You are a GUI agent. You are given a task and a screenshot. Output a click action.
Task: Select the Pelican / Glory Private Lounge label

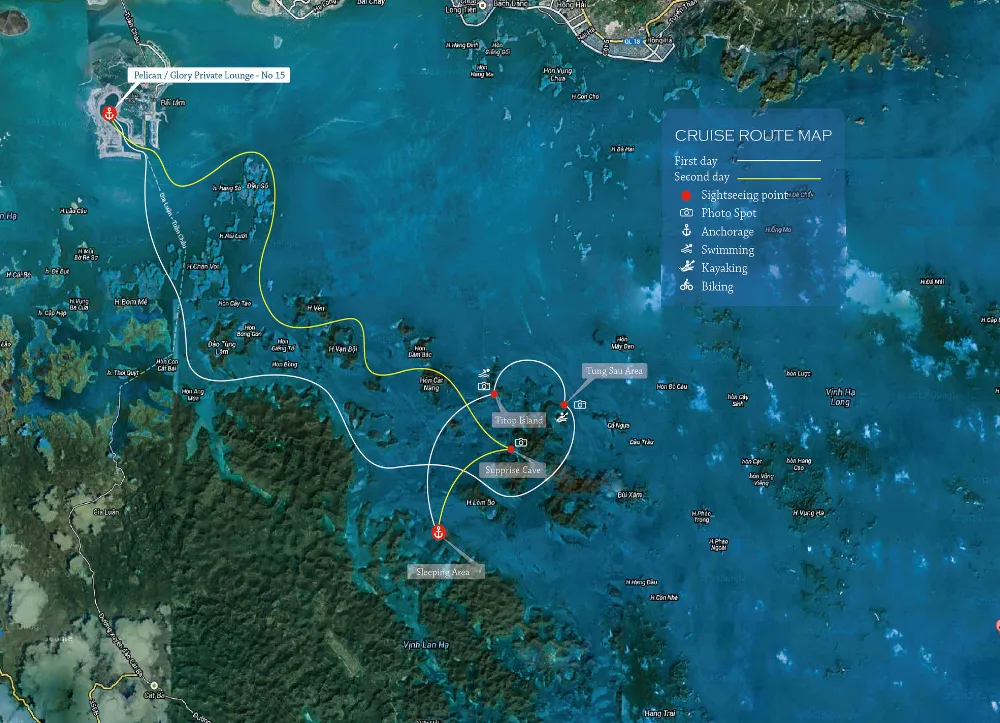click(x=209, y=75)
